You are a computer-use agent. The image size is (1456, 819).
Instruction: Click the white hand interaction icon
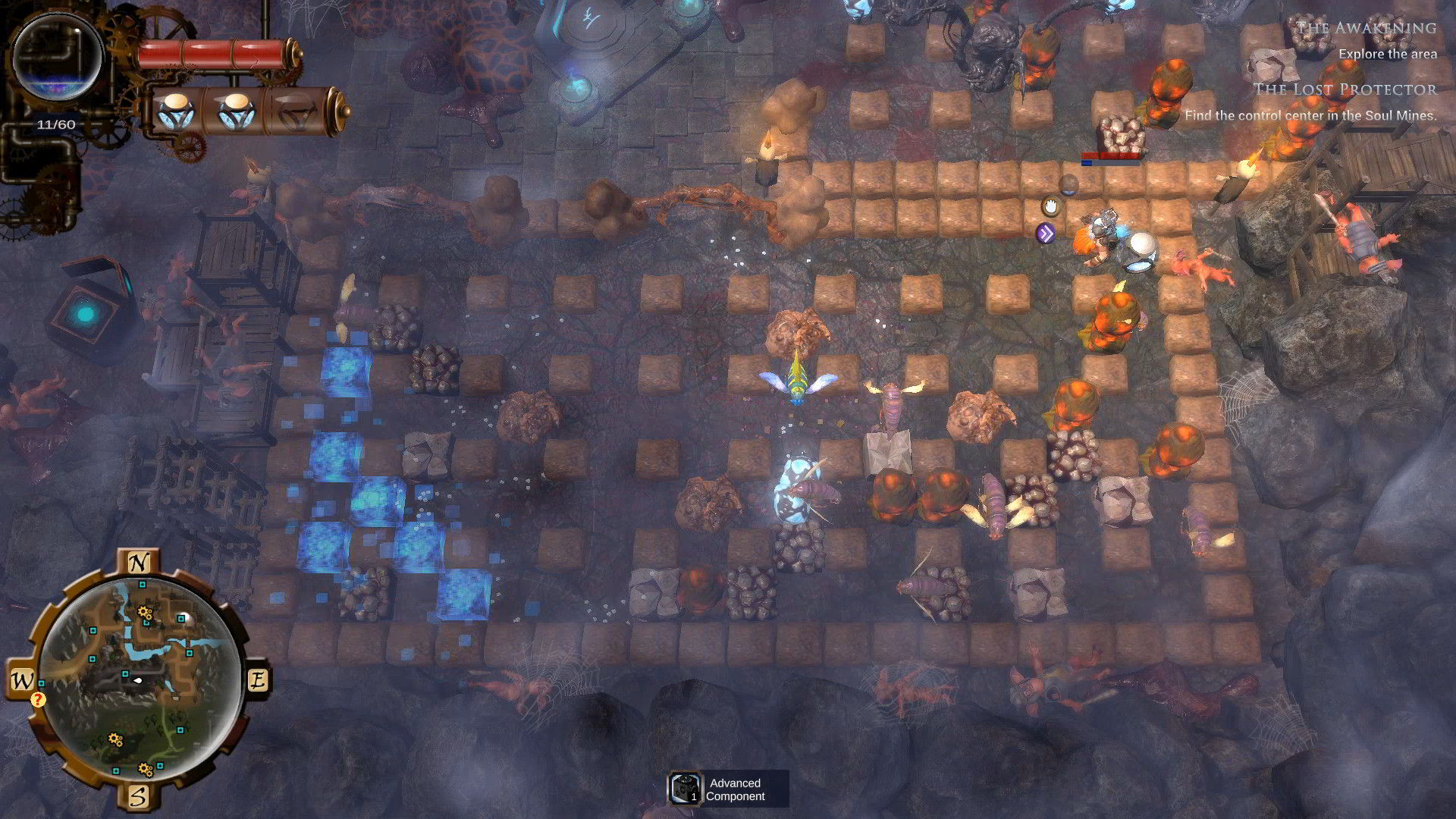[x=1051, y=205]
